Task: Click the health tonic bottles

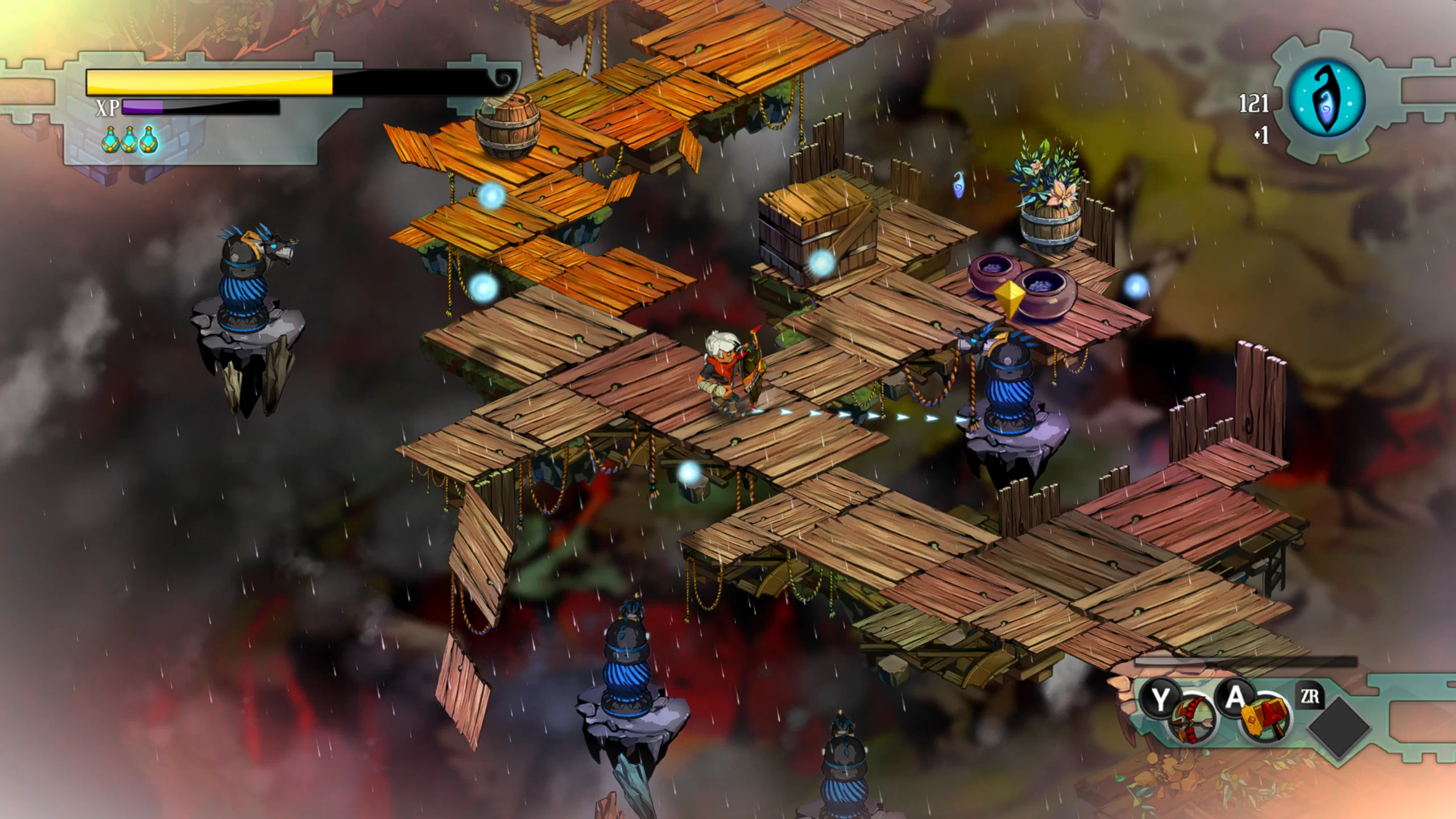Action: [130, 140]
